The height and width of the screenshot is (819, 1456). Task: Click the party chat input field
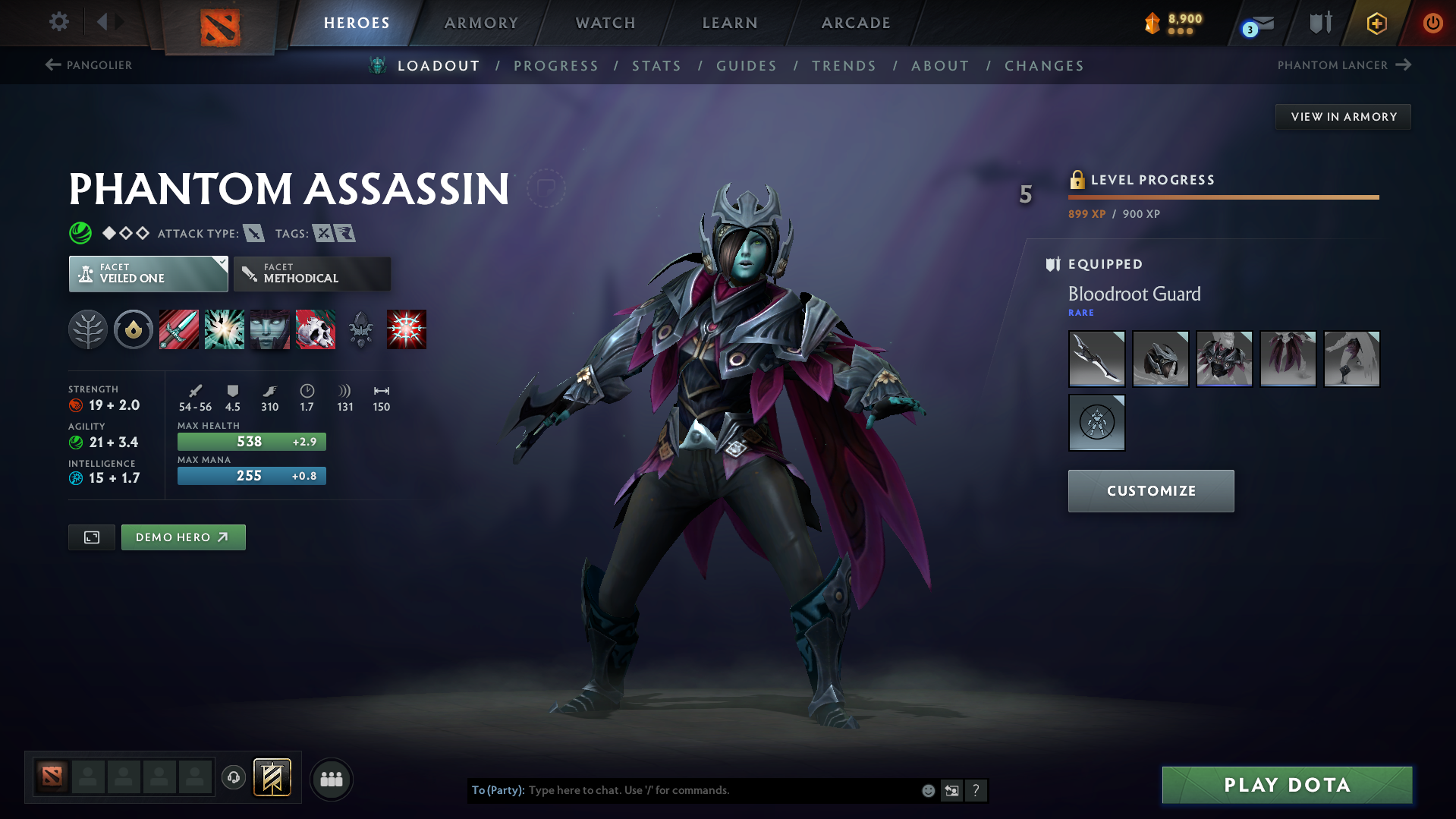683,789
